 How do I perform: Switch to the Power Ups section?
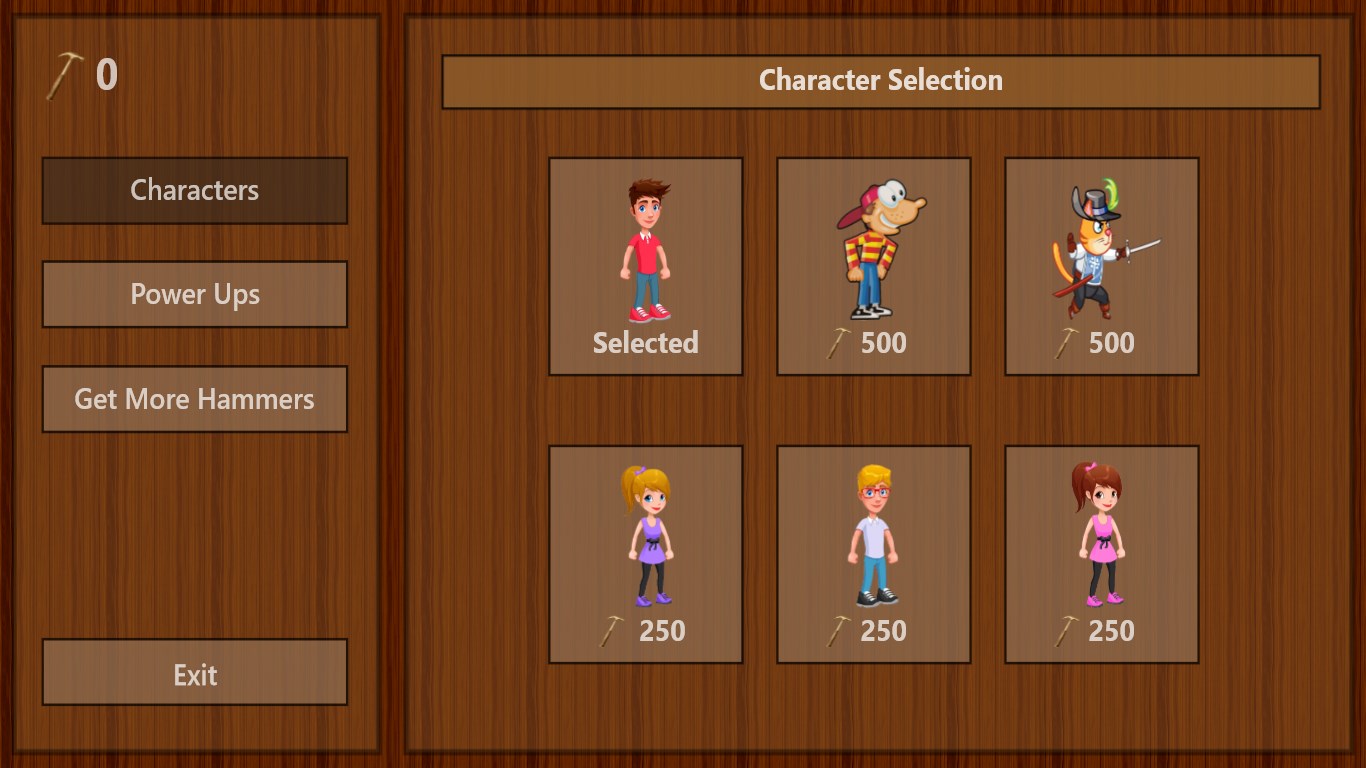point(194,294)
